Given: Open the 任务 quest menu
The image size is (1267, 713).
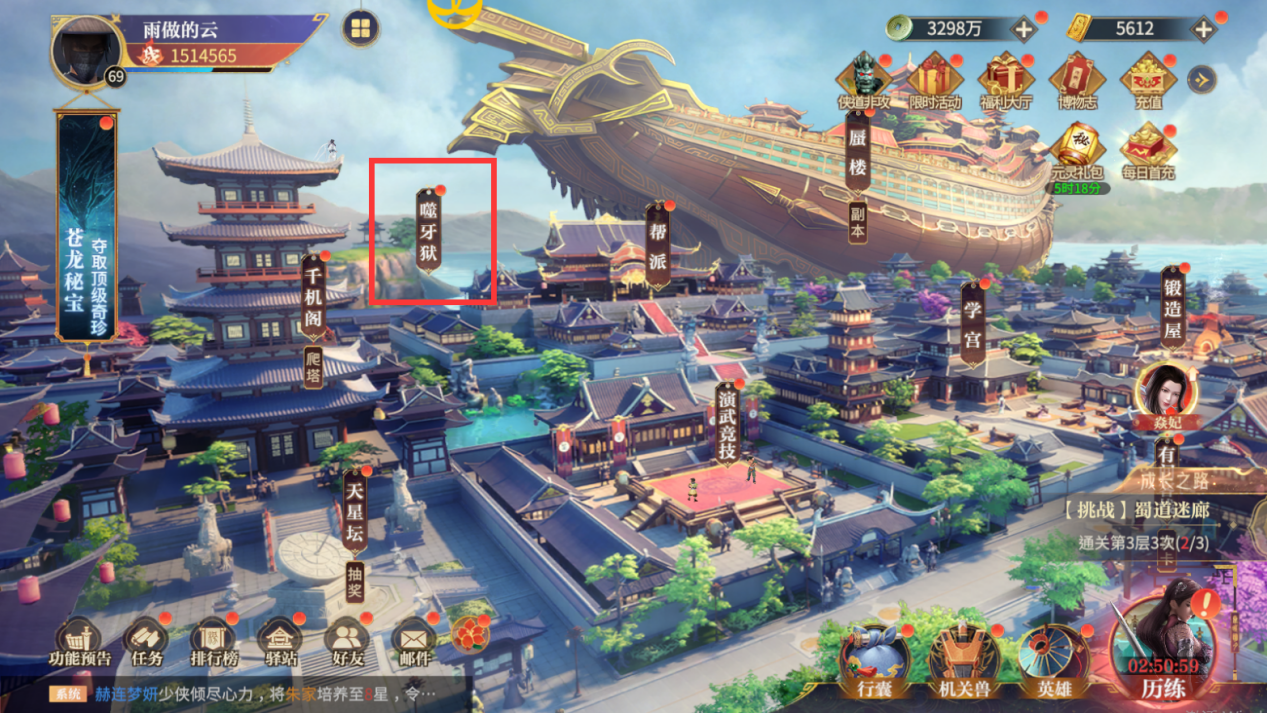Looking at the screenshot, I should pyautogui.click(x=147, y=642).
